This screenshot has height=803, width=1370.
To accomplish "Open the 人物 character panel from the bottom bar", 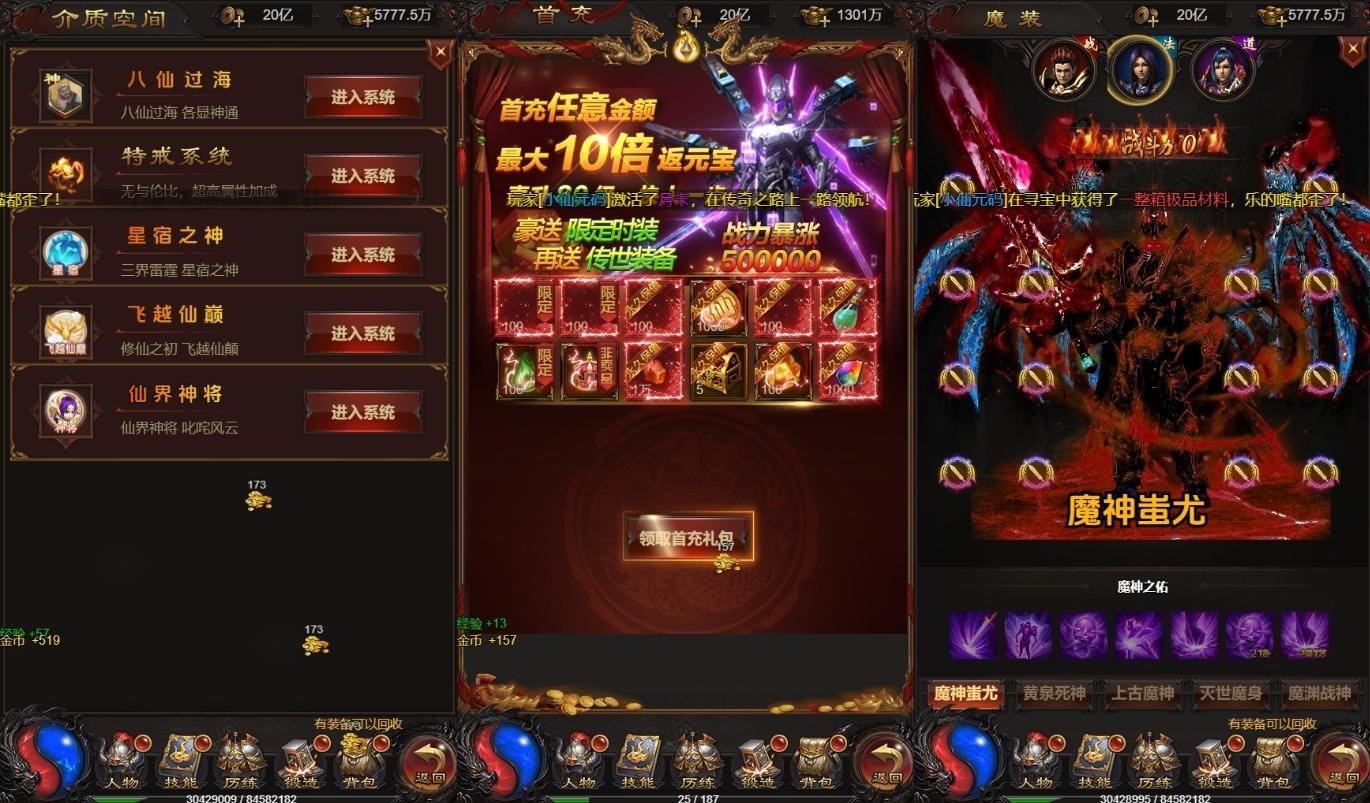I will pyautogui.click(x=122, y=762).
